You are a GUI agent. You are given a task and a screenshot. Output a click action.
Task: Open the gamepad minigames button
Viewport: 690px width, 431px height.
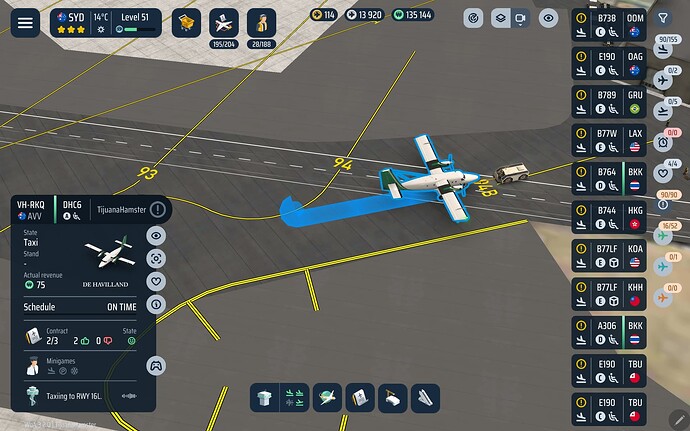(x=156, y=365)
